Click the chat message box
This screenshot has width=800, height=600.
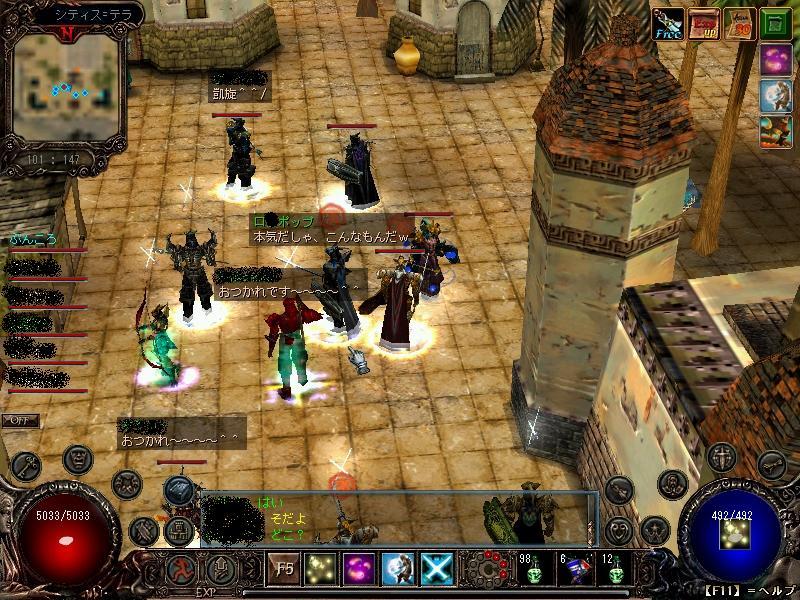pyautogui.click(x=398, y=519)
